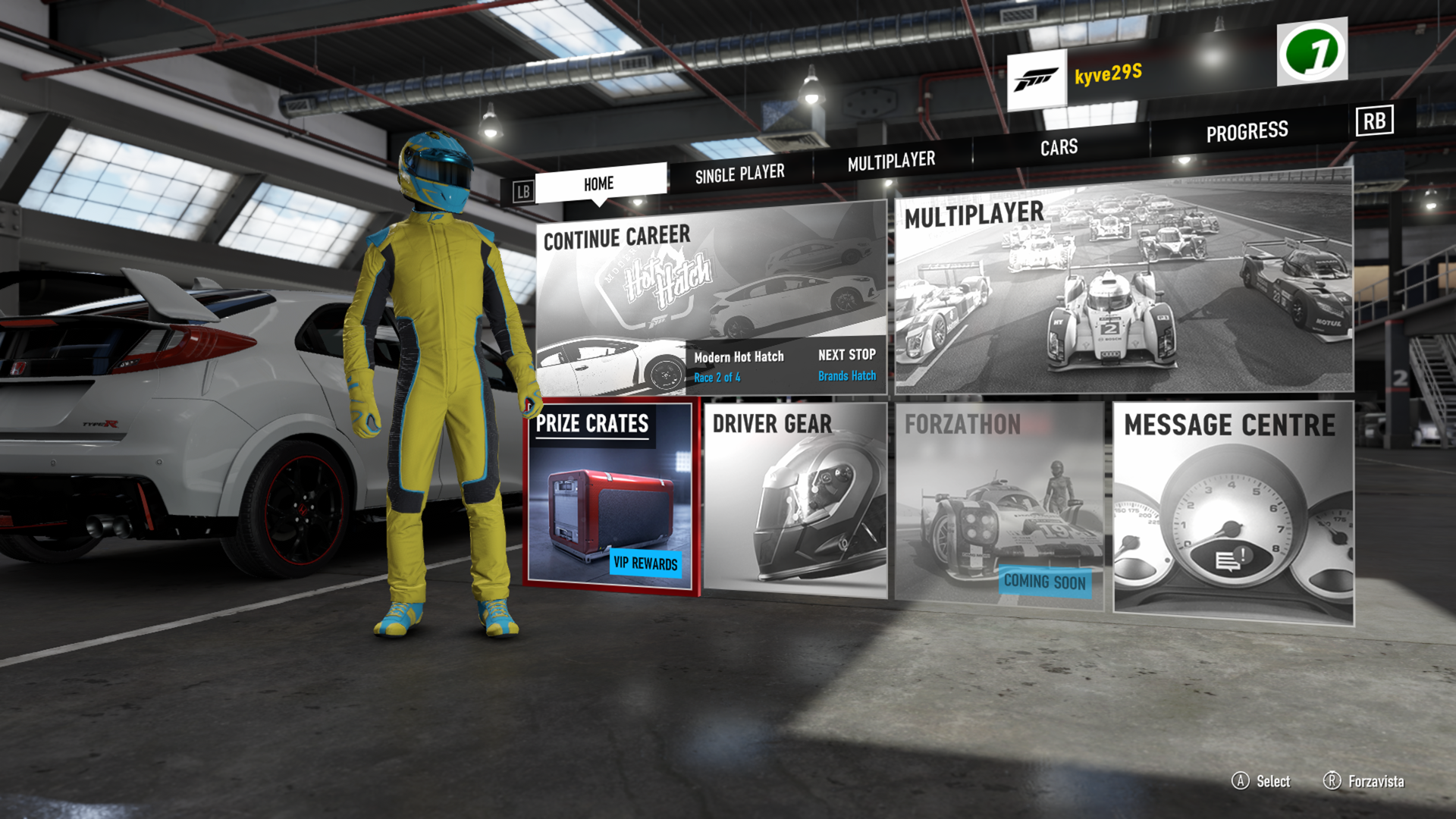Open the Message Centre tile

[1232, 512]
